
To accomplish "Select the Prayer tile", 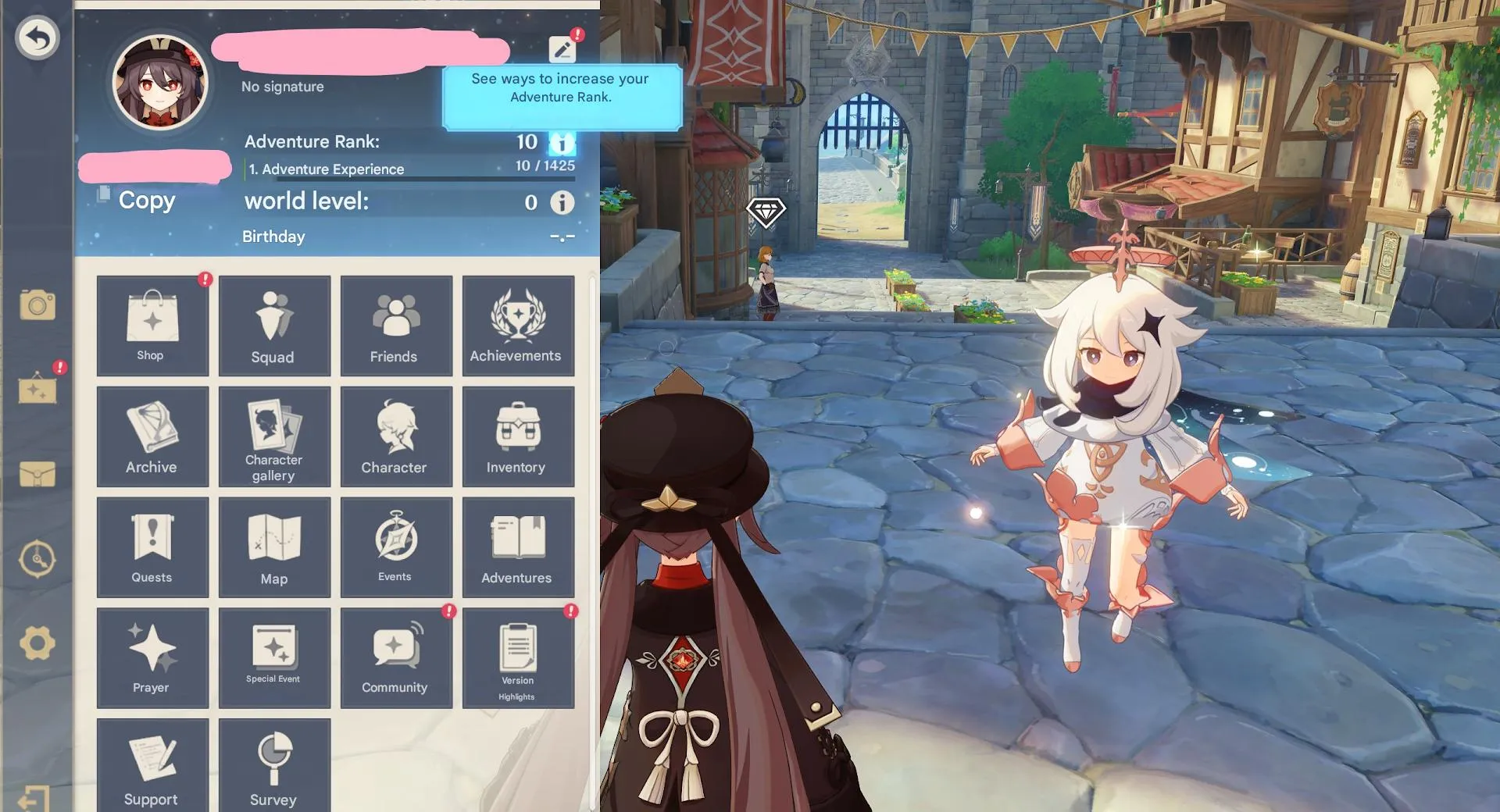I will [x=152, y=658].
